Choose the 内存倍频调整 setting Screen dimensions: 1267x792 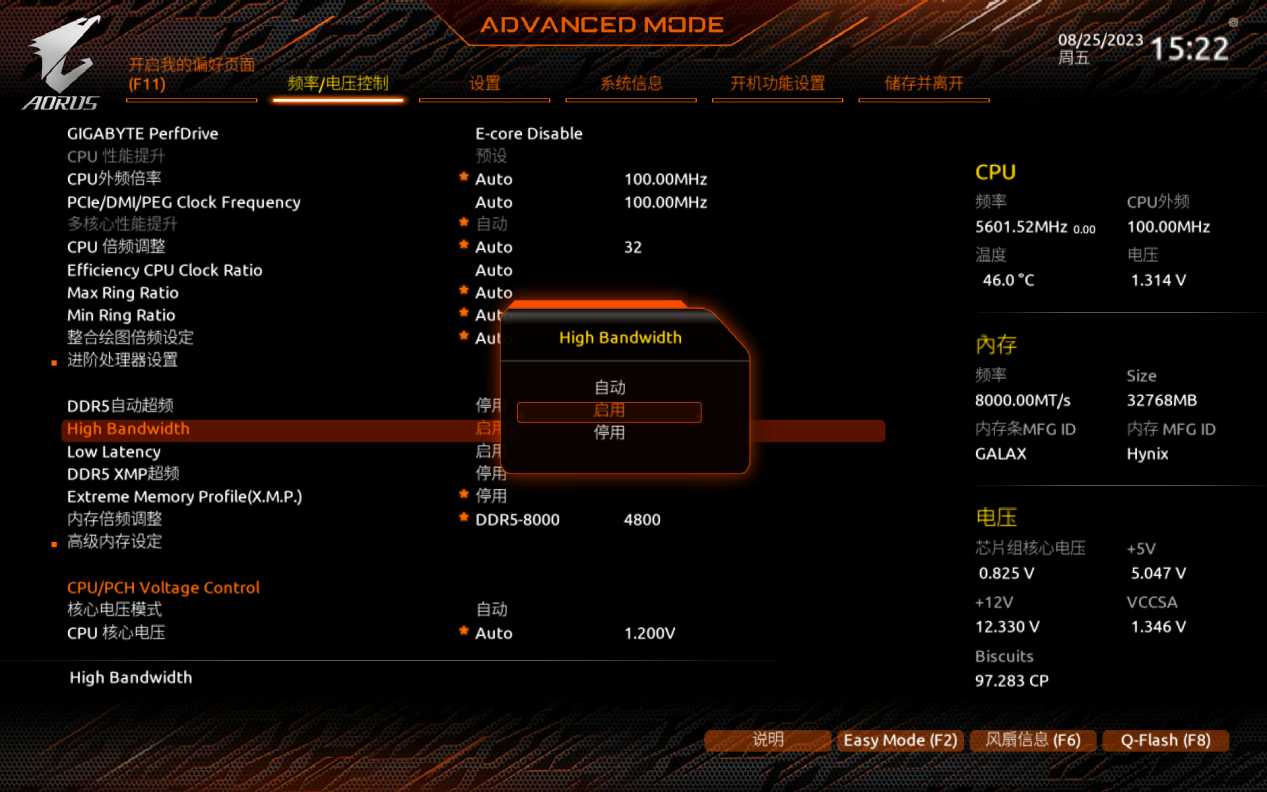[x=114, y=519]
